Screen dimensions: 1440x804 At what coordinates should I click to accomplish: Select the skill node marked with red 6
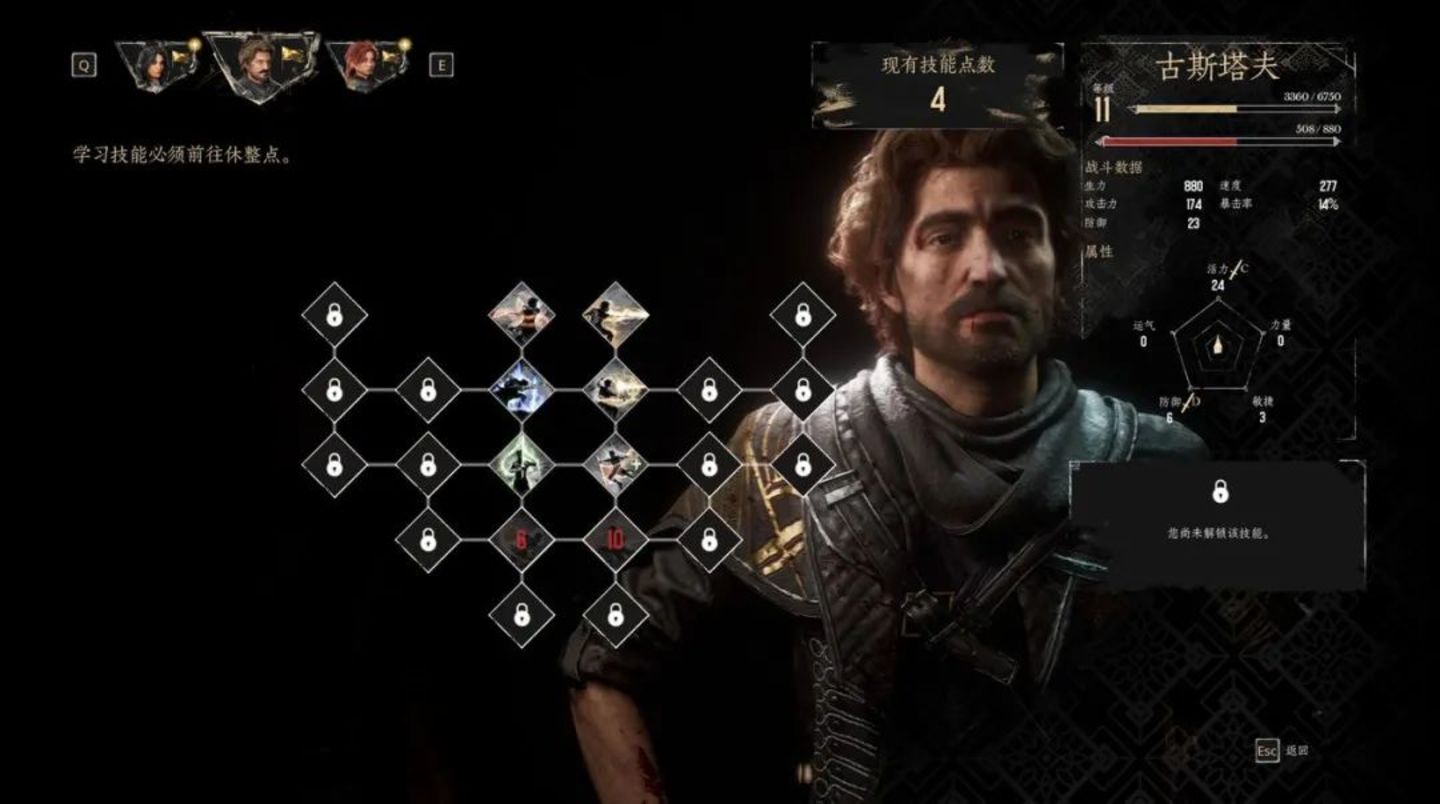[521, 540]
